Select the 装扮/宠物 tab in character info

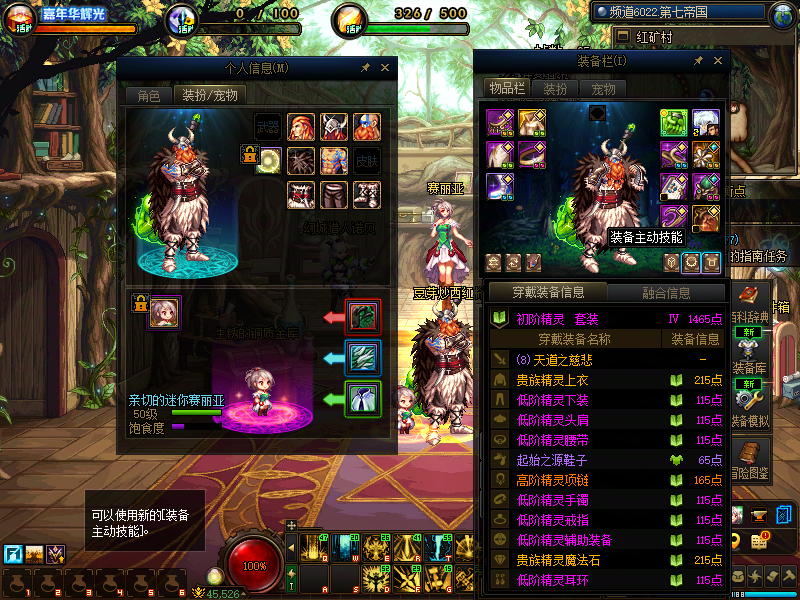pyautogui.click(x=209, y=96)
